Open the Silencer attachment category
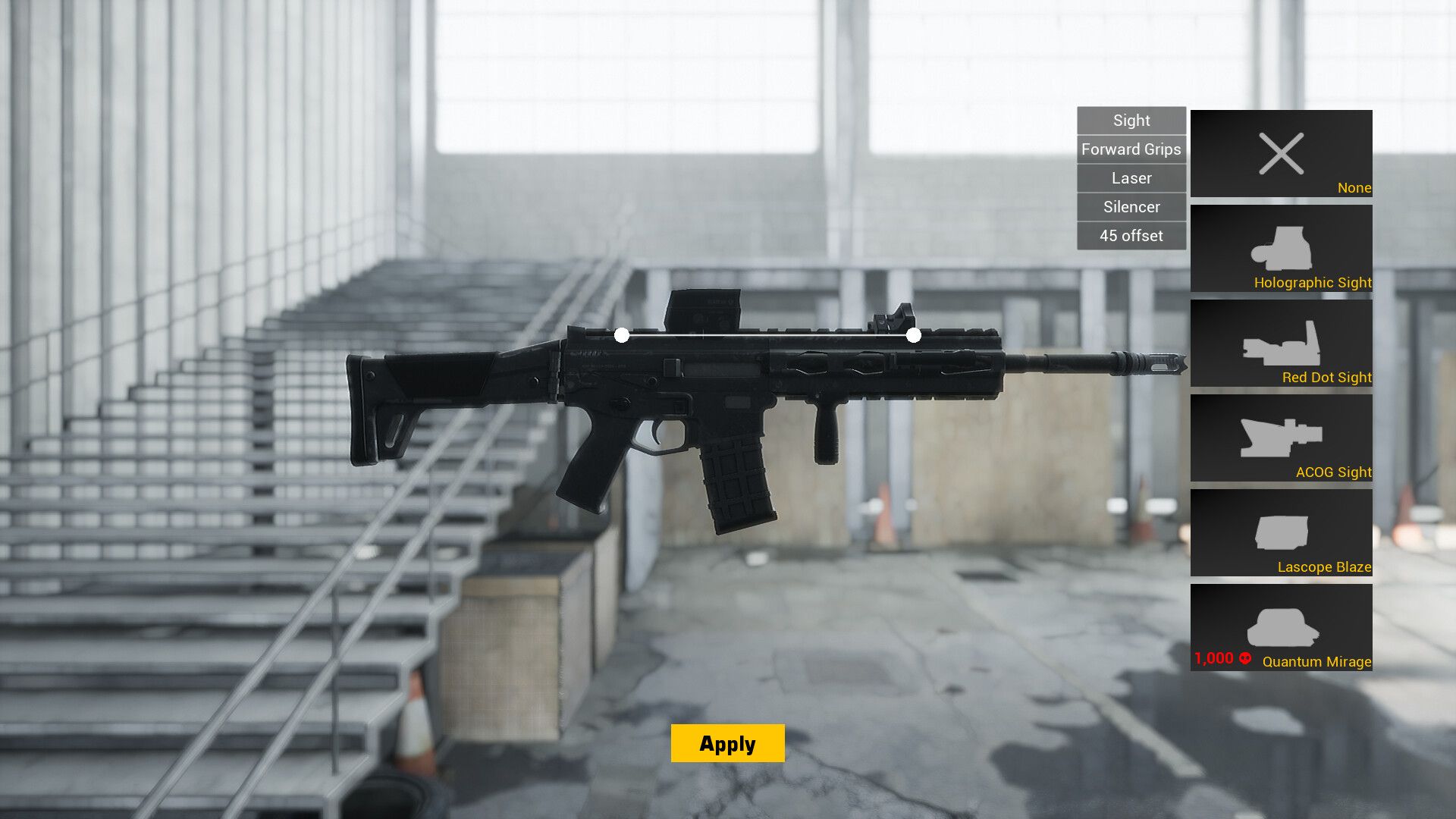The image size is (1456, 819). pyautogui.click(x=1131, y=206)
